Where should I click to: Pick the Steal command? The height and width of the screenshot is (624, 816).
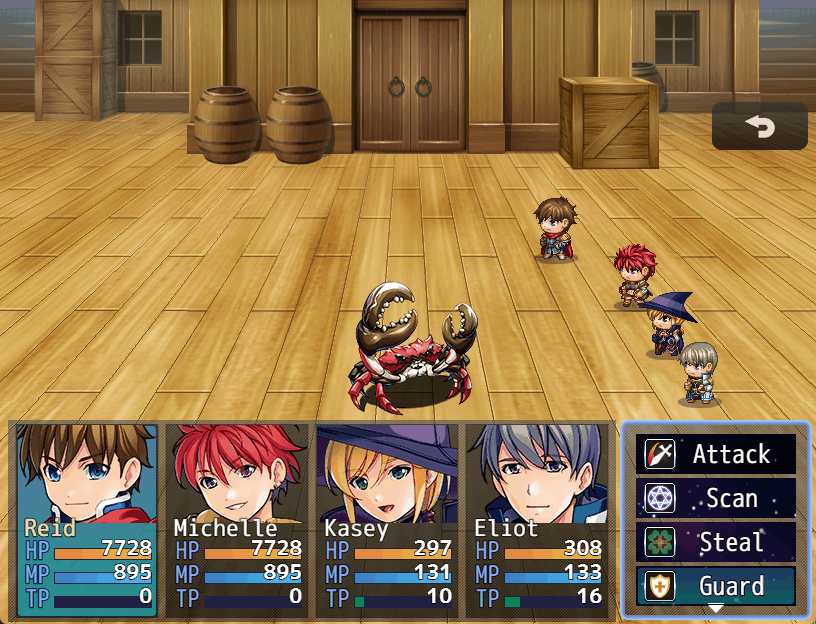point(716,542)
